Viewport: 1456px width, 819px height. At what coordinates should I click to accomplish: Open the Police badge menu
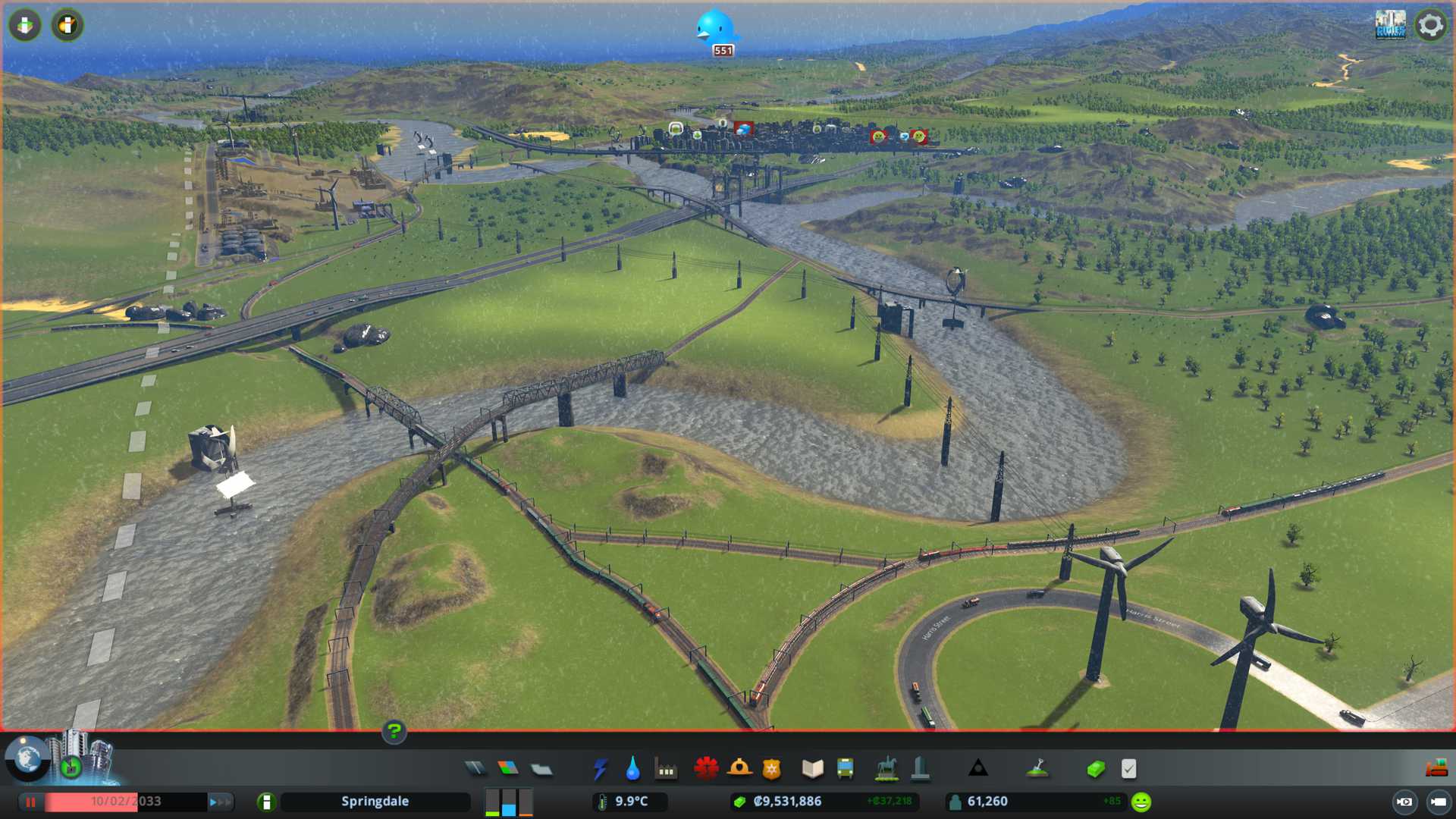772,769
